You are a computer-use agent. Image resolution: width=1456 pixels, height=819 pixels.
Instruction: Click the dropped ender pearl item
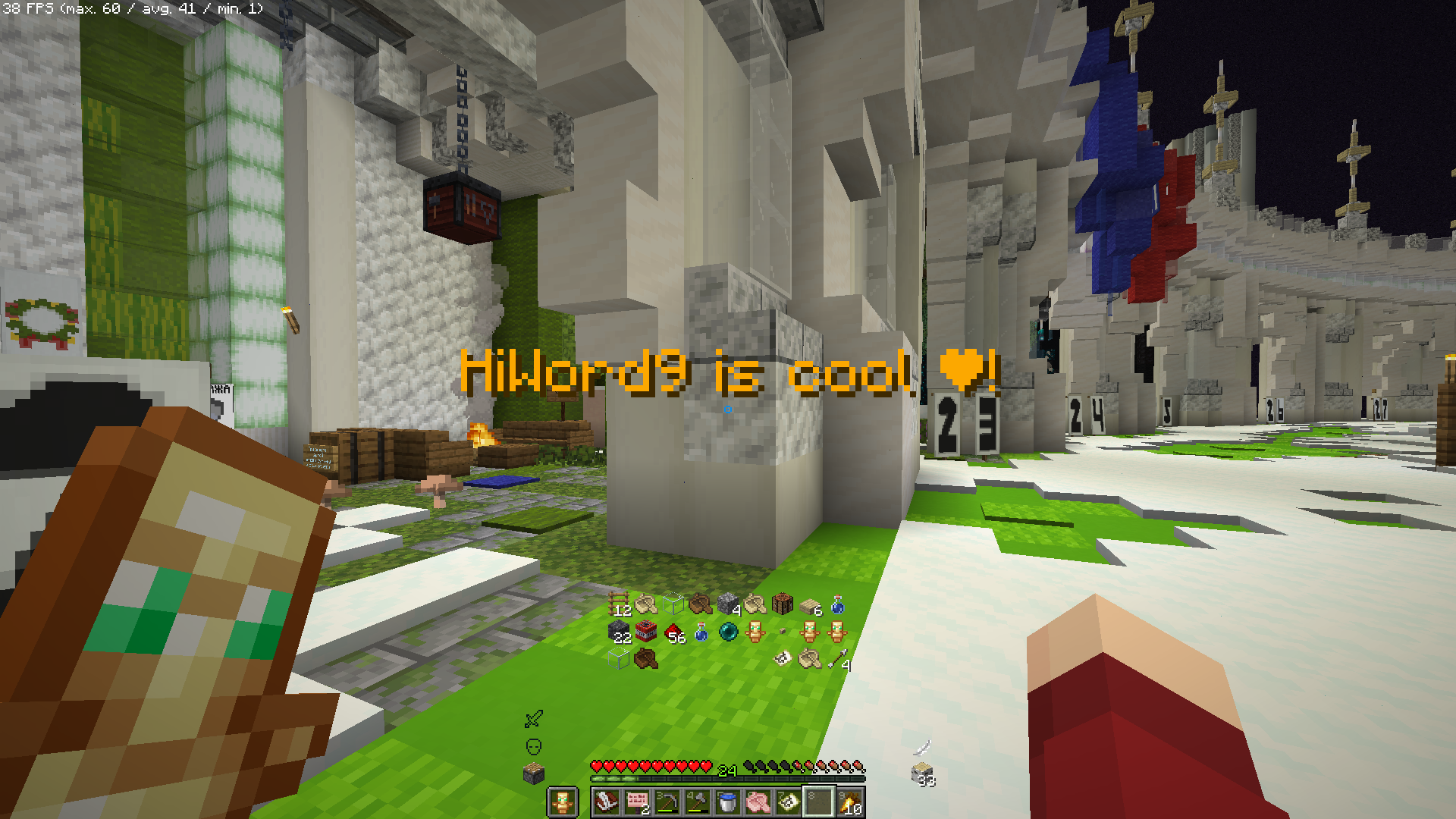tap(727, 631)
